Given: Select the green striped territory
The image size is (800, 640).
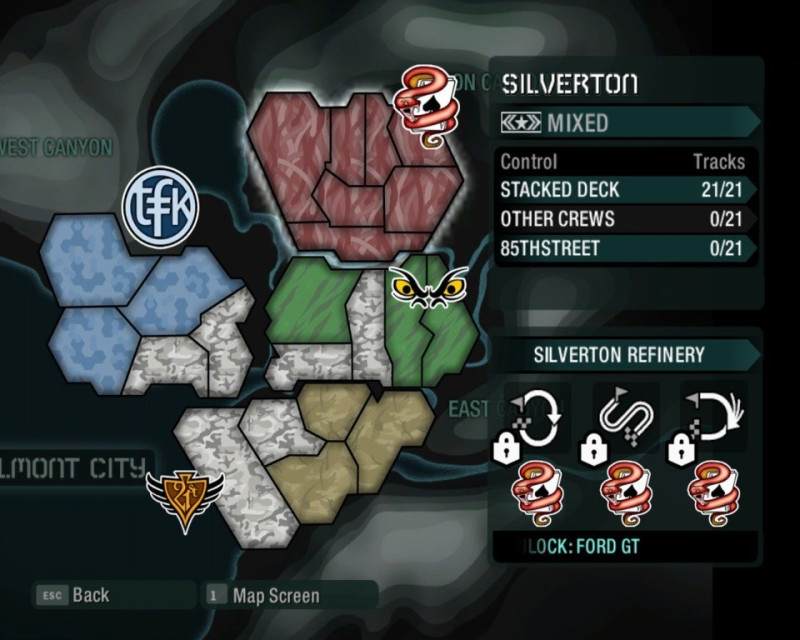Looking at the screenshot, I should pyautogui.click(x=315, y=300).
